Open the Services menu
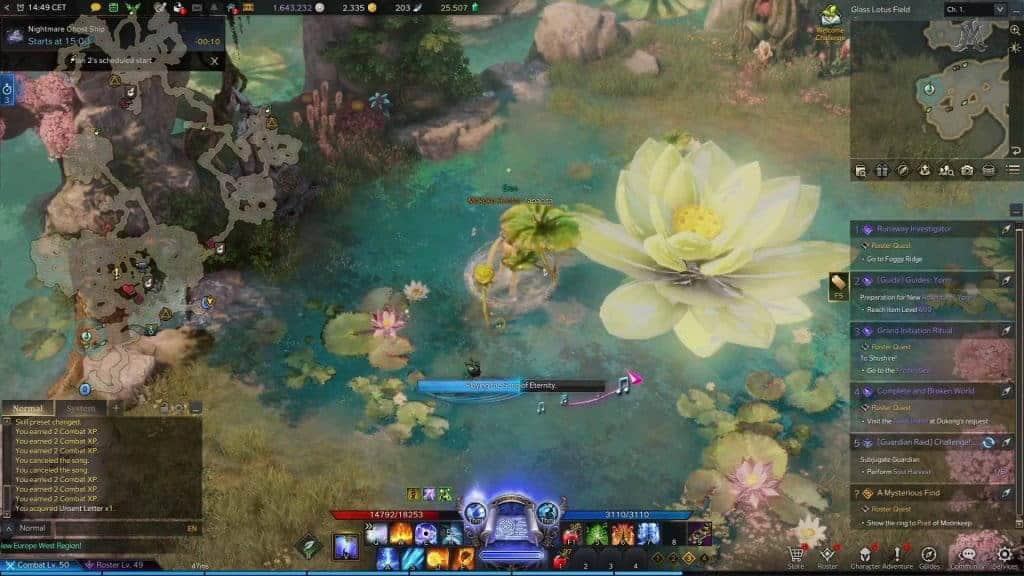This screenshot has height=576, width=1024. point(1004,555)
